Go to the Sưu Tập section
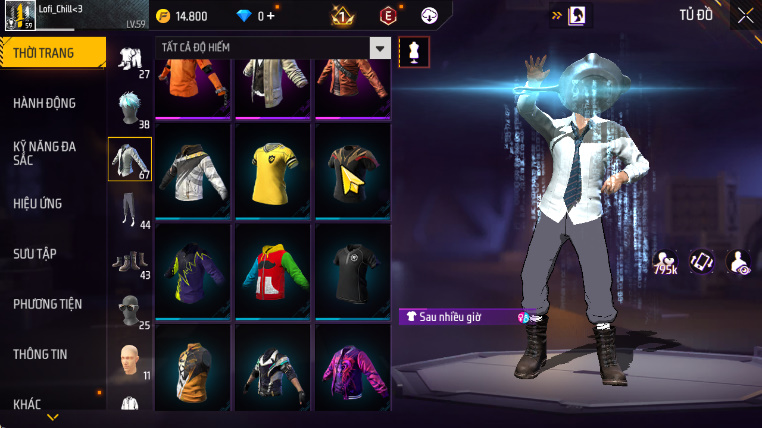Screen dimensions: 762x428 pyautogui.click(x=35, y=254)
